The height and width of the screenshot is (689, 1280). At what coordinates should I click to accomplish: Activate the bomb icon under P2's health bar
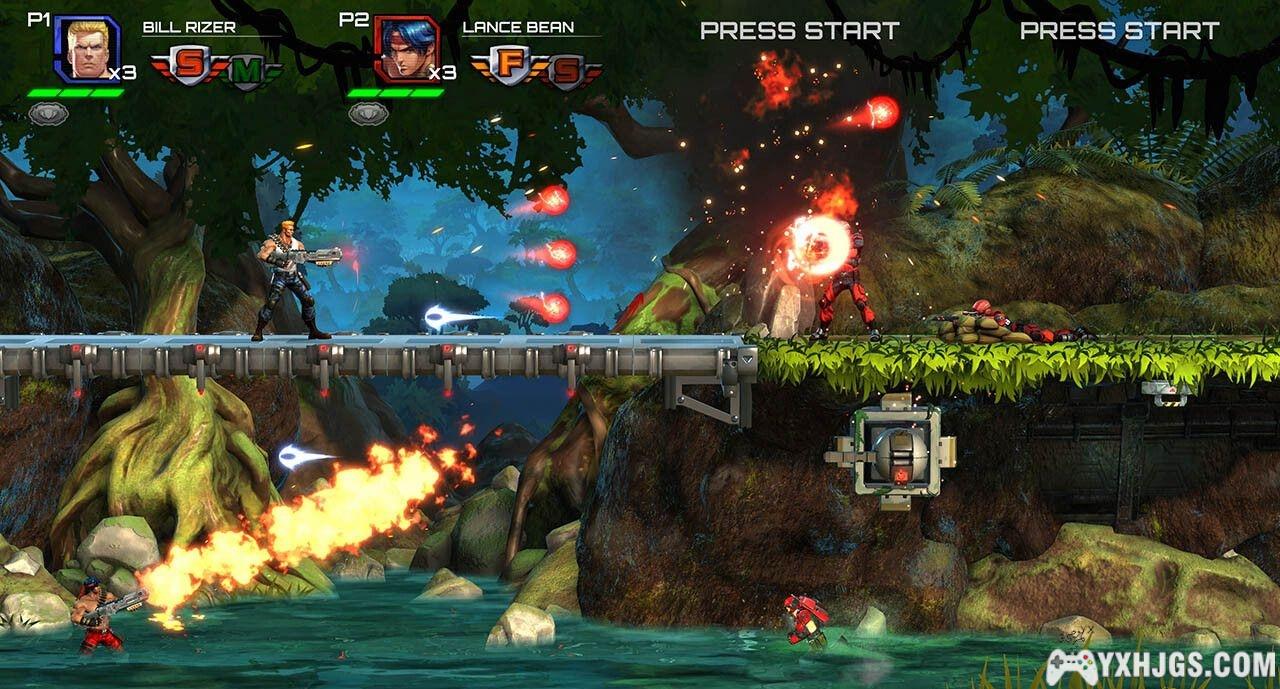pos(367,114)
